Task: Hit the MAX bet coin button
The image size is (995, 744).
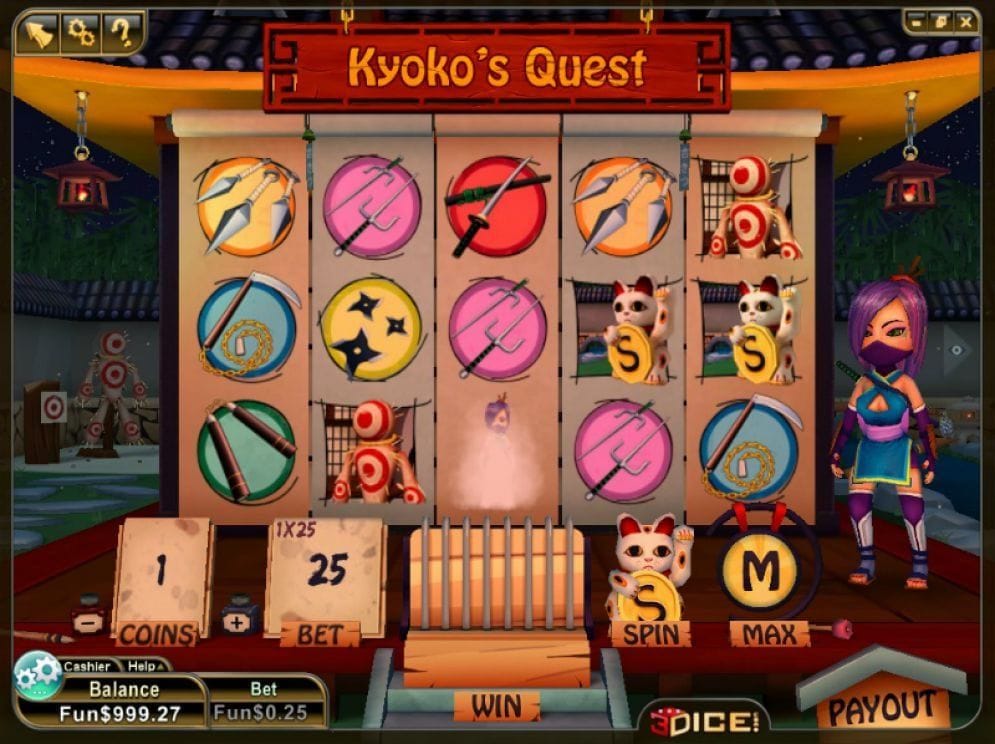Action: point(761,573)
